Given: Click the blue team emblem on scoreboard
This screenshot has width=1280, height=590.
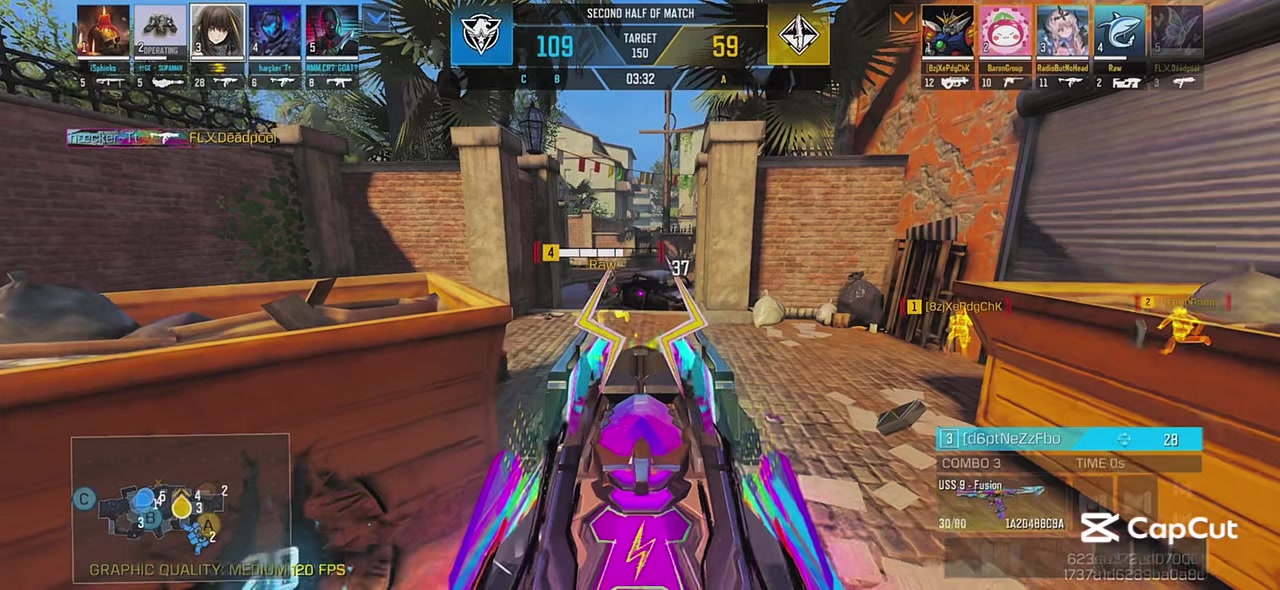Looking at the screenshot, I should (x=481, y=36).
